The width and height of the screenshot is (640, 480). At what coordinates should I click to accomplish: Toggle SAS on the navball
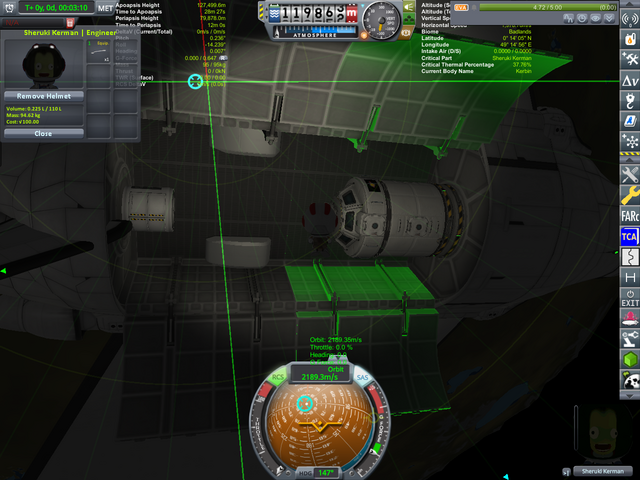pos(362,377)
